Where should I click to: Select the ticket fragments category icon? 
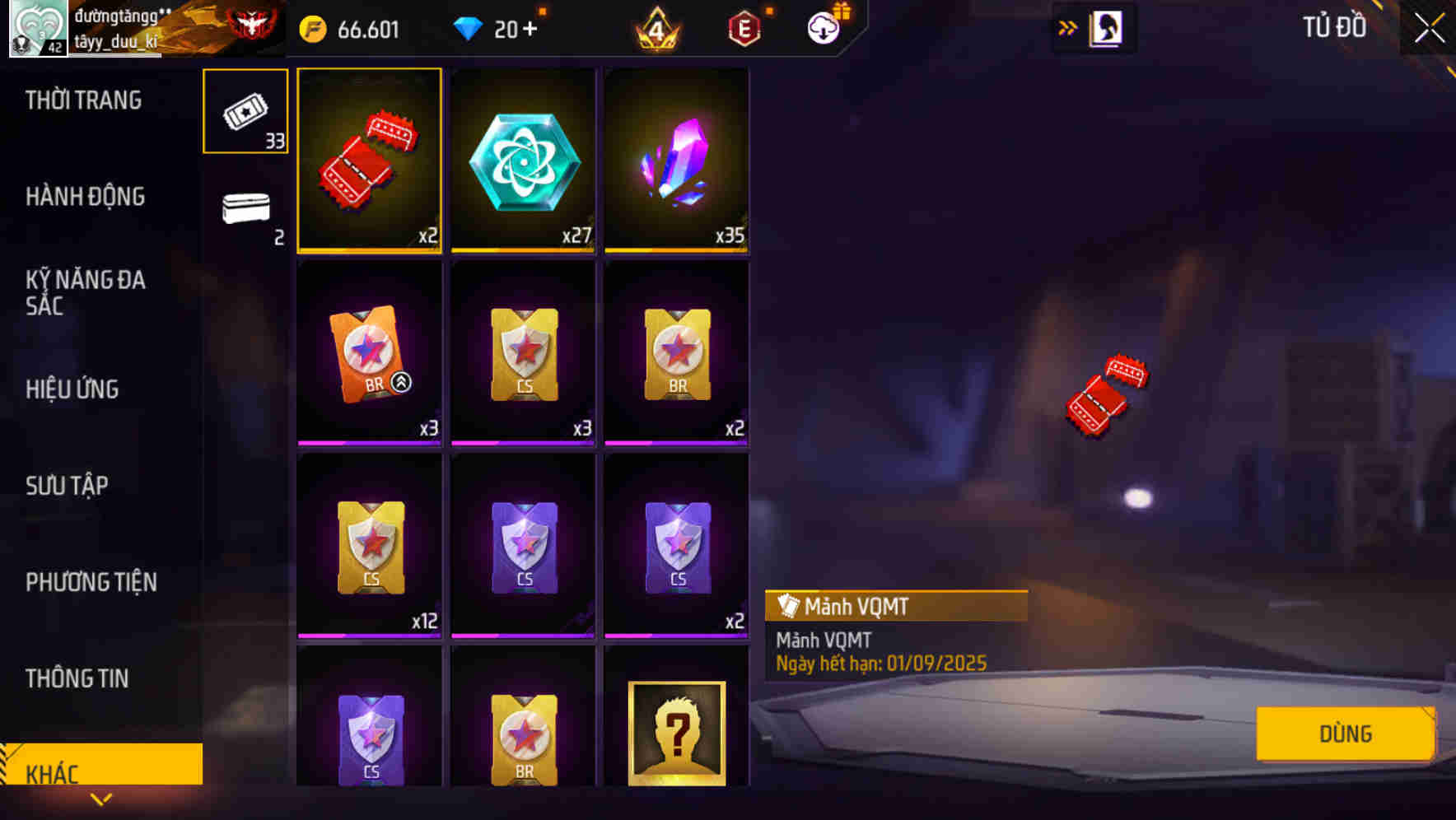pos(245,111)
